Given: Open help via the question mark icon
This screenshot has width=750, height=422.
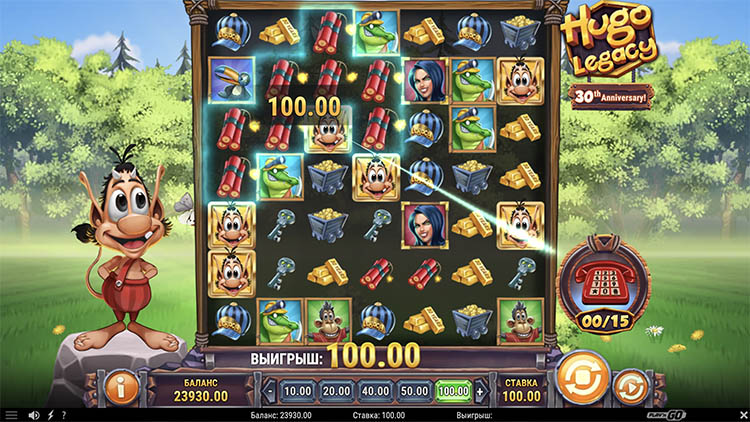Looking at the screenshot, I should 63,415.
